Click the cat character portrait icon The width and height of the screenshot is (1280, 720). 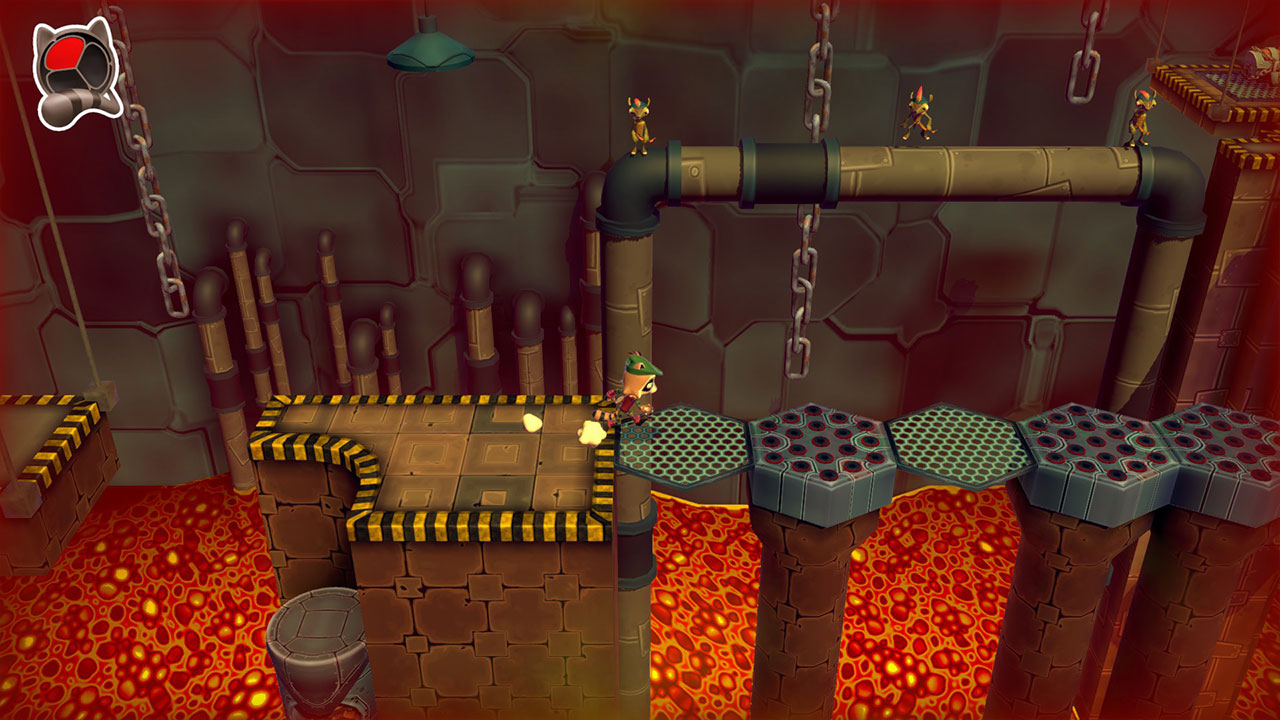click(75, 65)
